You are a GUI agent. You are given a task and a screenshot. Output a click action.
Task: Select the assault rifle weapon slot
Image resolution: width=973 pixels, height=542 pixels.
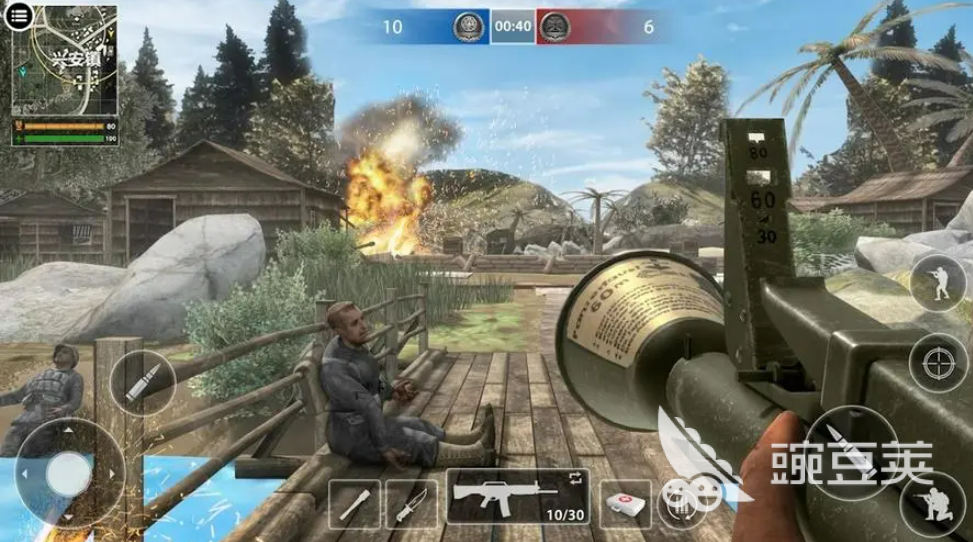[516, 497]
